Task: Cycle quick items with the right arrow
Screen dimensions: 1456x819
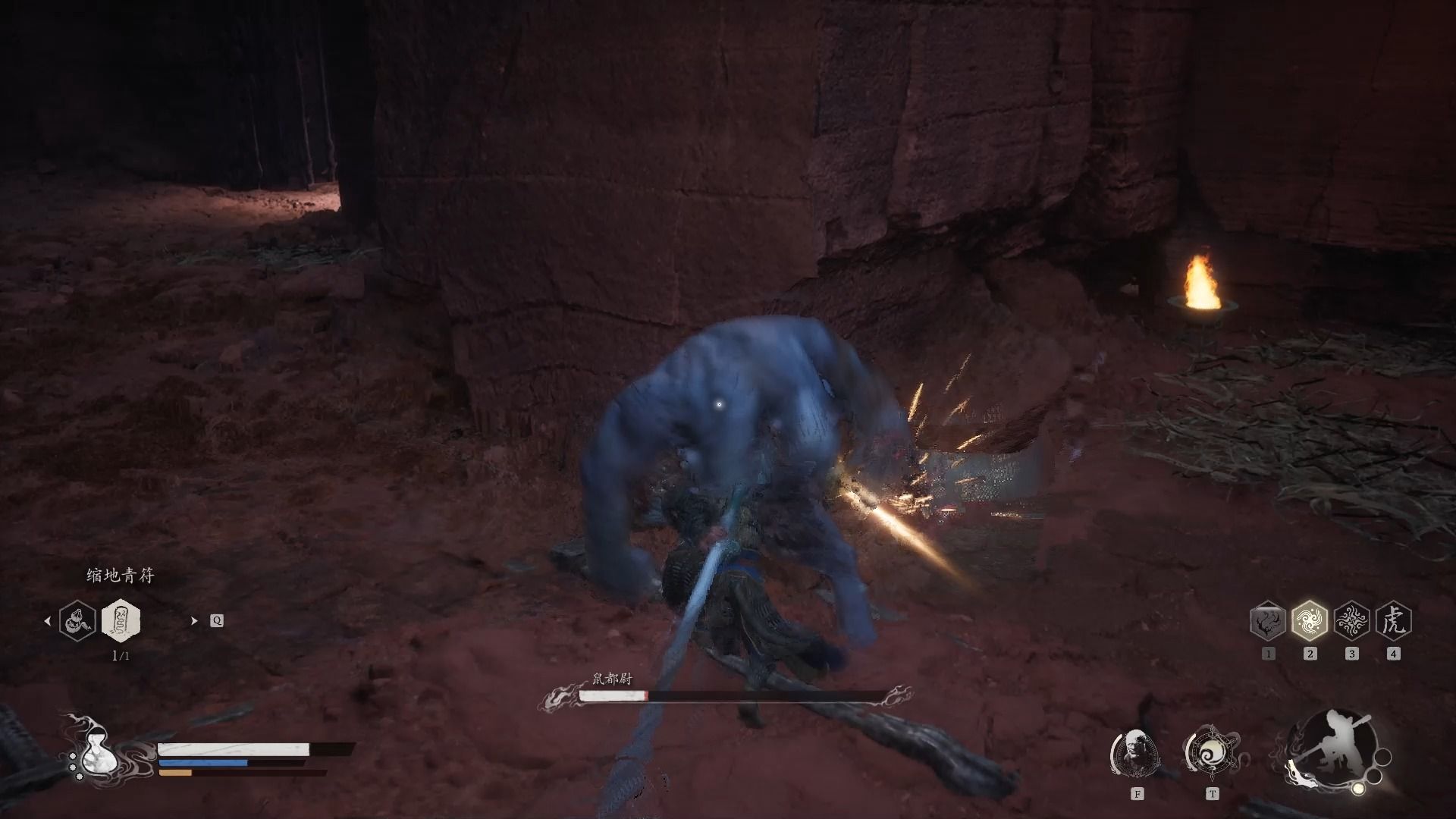Action: pyautogui.click(x=194, y=620)
